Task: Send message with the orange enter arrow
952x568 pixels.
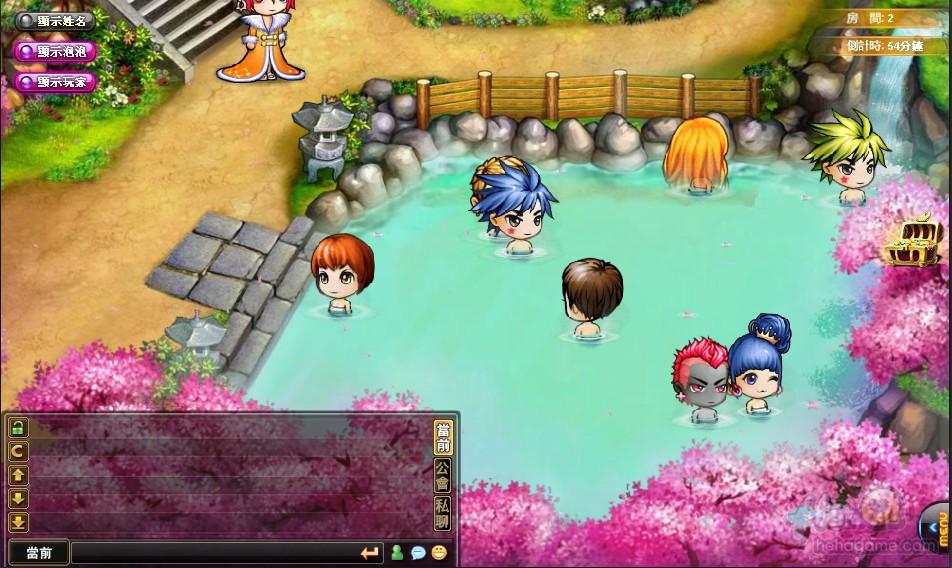Action: (x=370, y=552)
